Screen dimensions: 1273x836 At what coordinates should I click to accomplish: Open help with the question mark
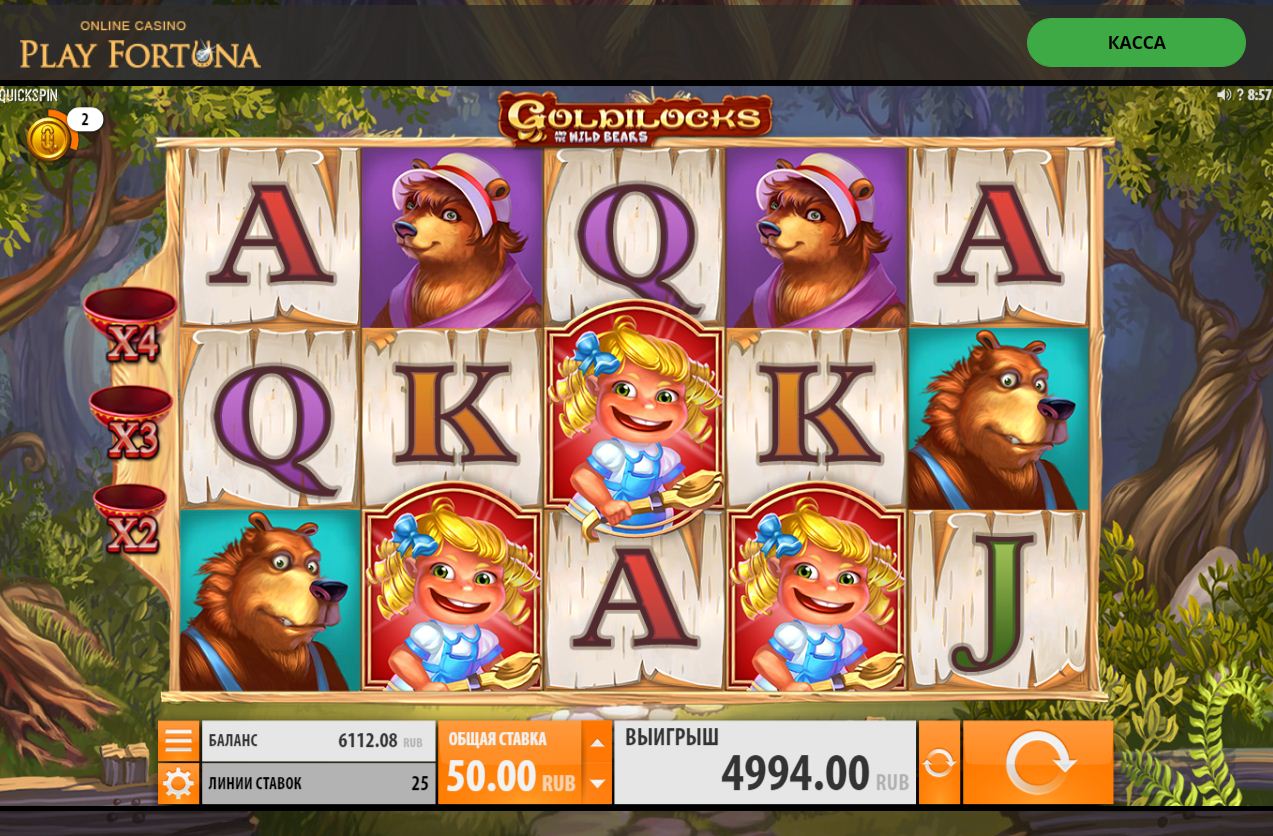coord(1240,95)
